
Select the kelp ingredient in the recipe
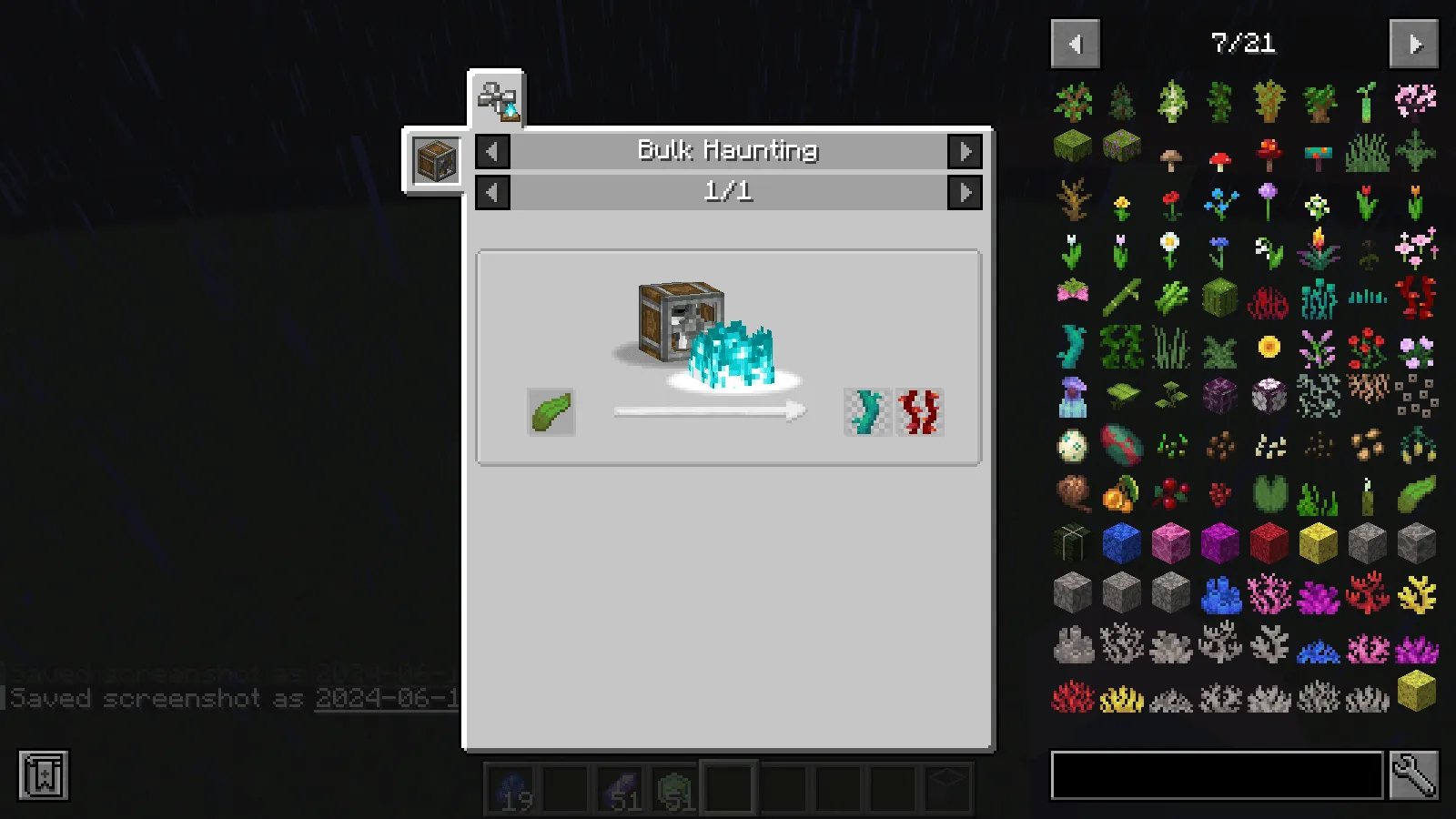(x=550, y=412)
